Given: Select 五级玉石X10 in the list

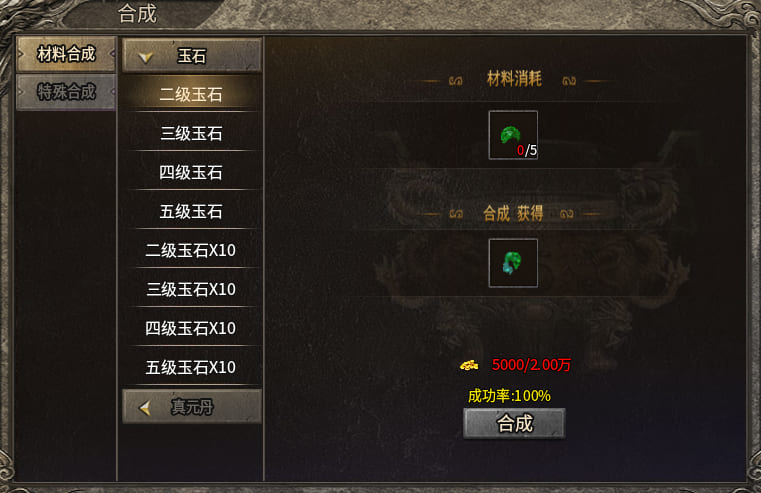Looking at the screenshot, I should click(x=191, y=366).
